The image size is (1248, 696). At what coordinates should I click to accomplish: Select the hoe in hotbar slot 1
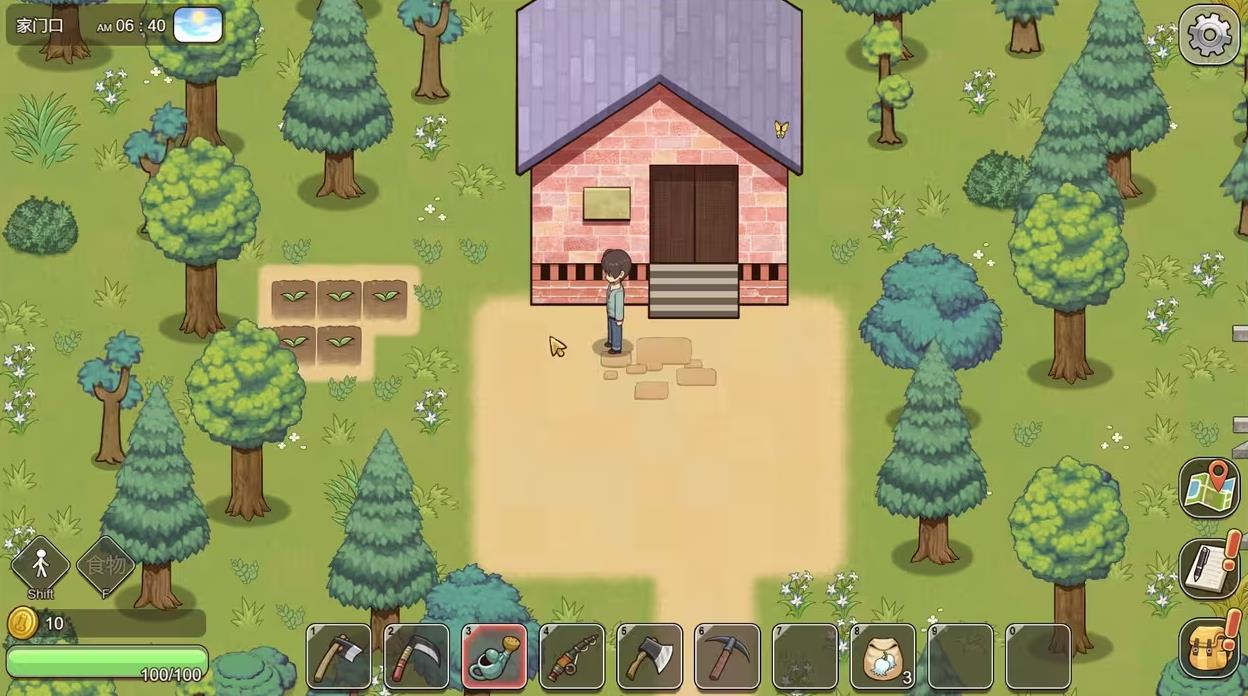(x=339, y=657)
